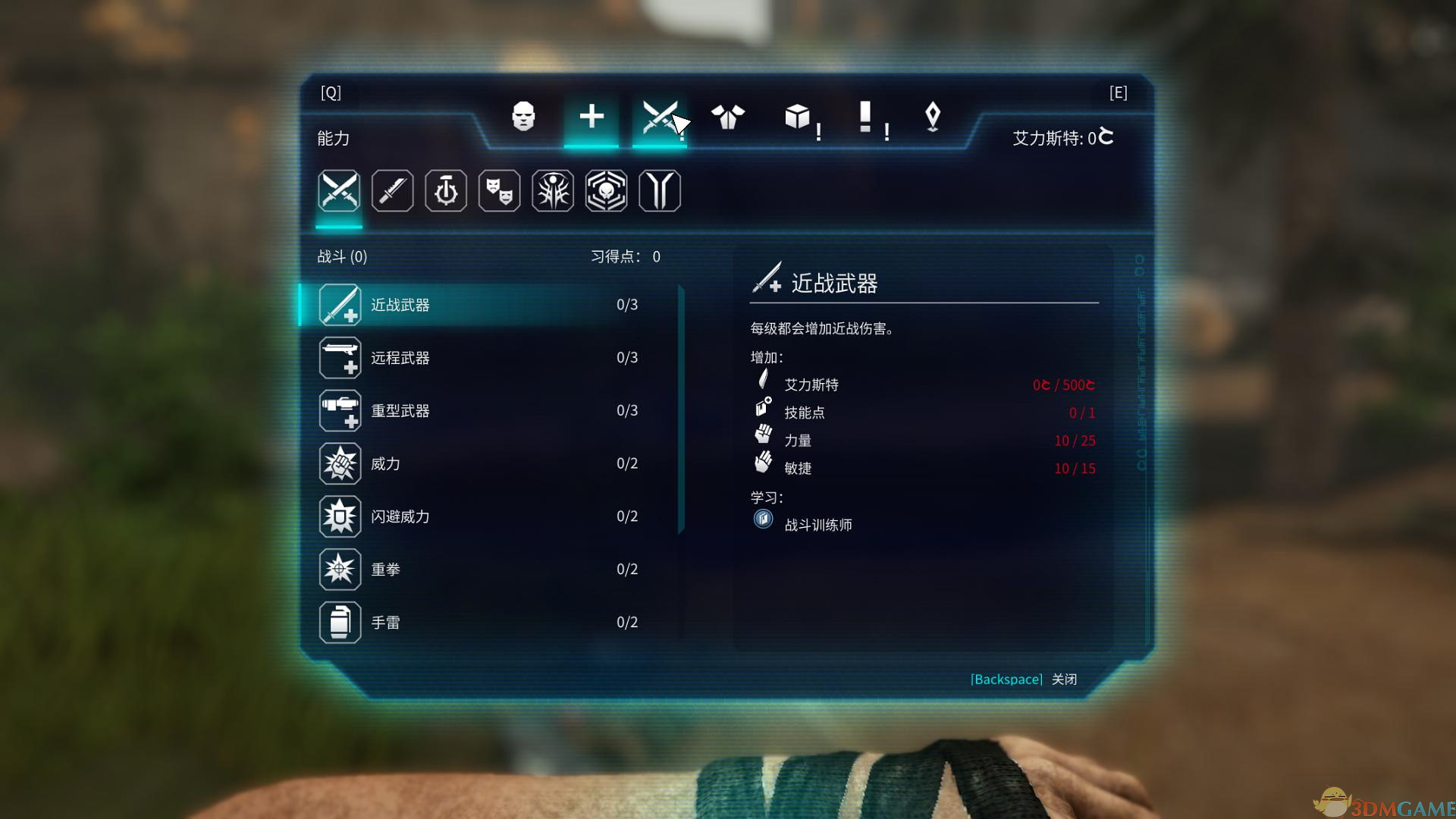The image size is (1456, 819).
Task: Open the cube inventory tab
Action: click(x=797, y=117)
